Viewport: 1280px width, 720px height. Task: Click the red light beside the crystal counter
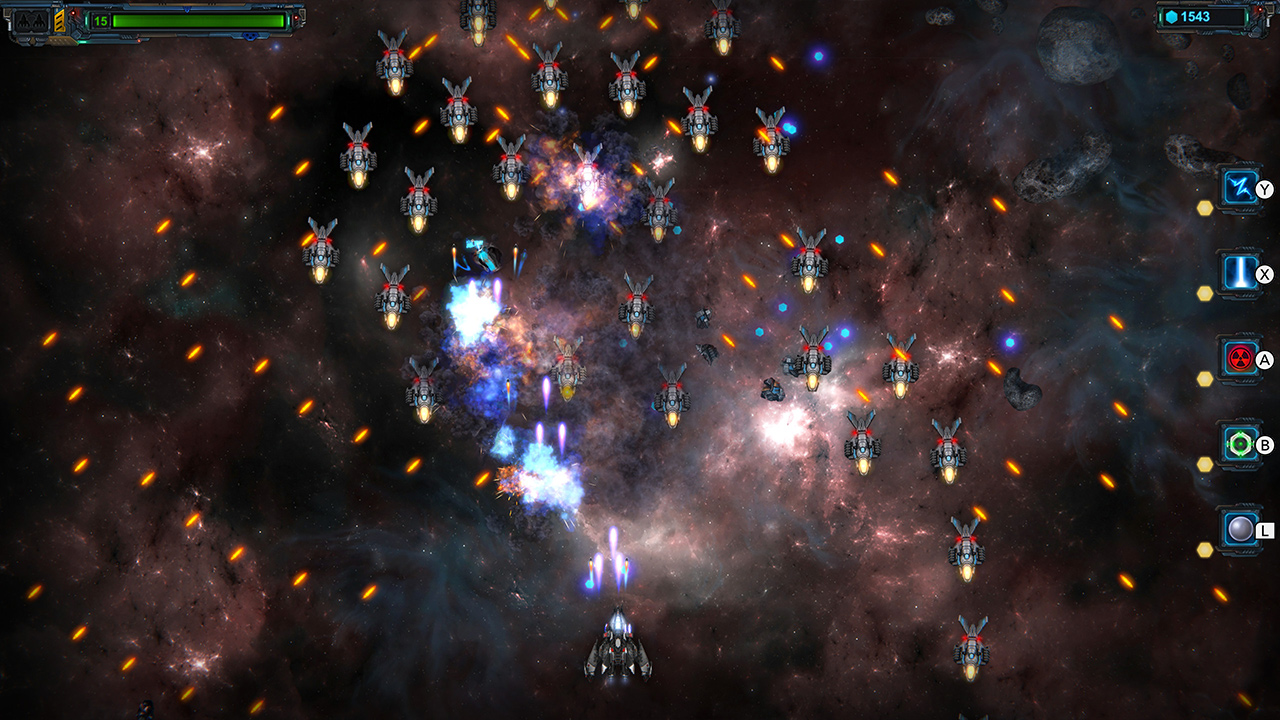click(1261, 10)
